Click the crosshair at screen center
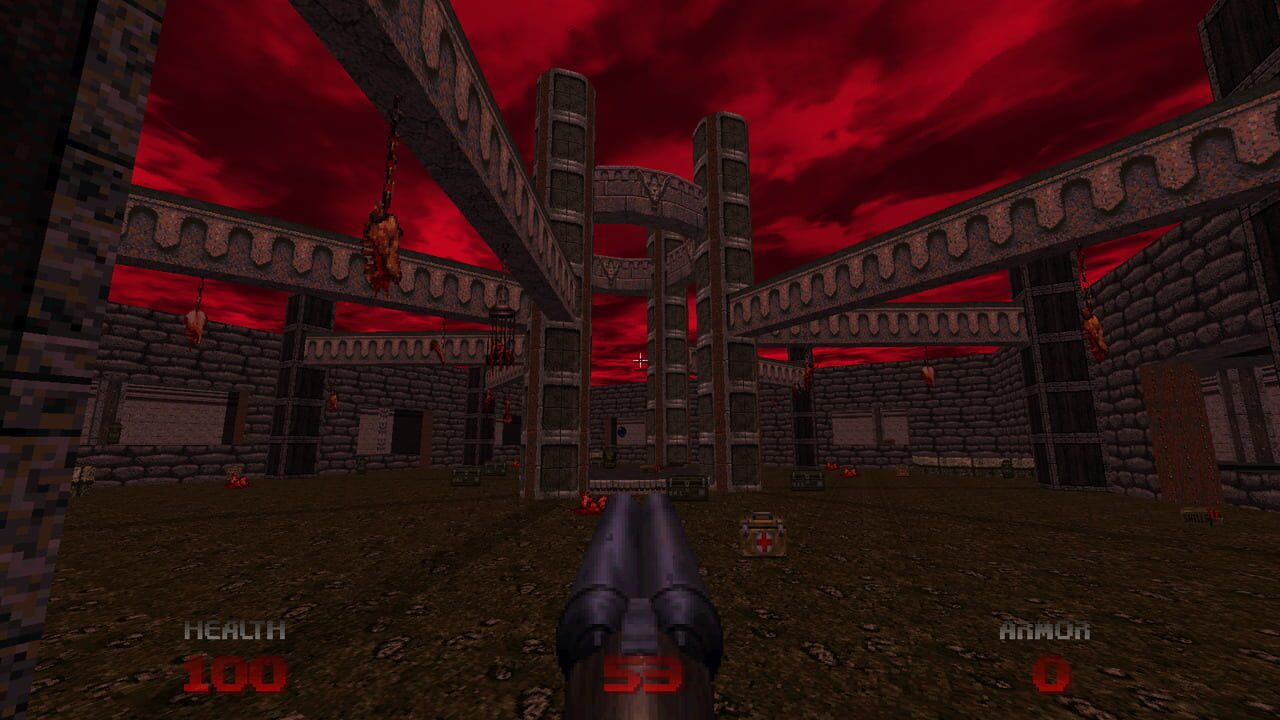The width and height of the screenshot is (1280, 720). point(639,360)
